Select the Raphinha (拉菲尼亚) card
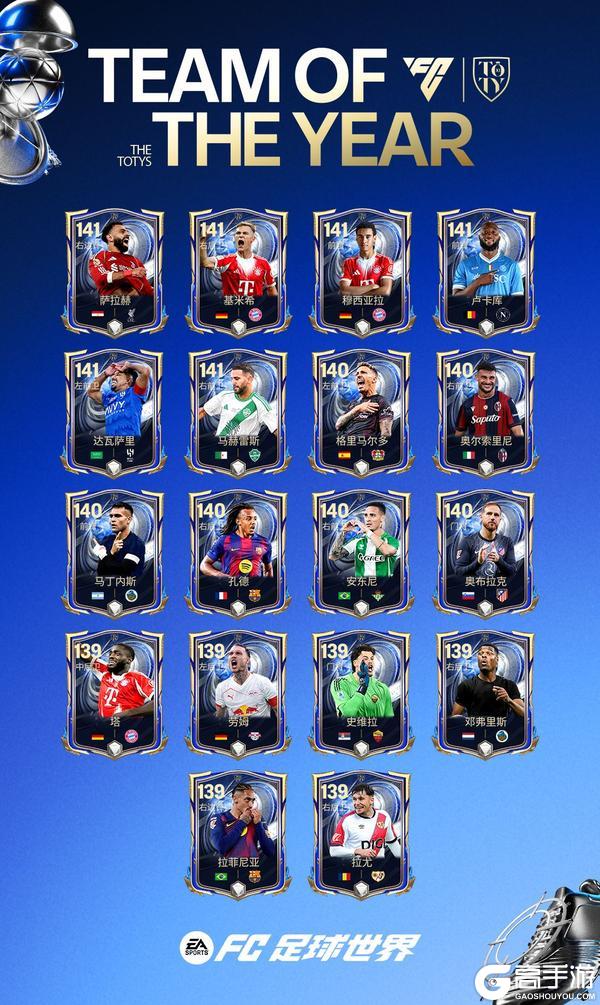Viewport: 600px width, 1005px height. (x=238, y=833)
